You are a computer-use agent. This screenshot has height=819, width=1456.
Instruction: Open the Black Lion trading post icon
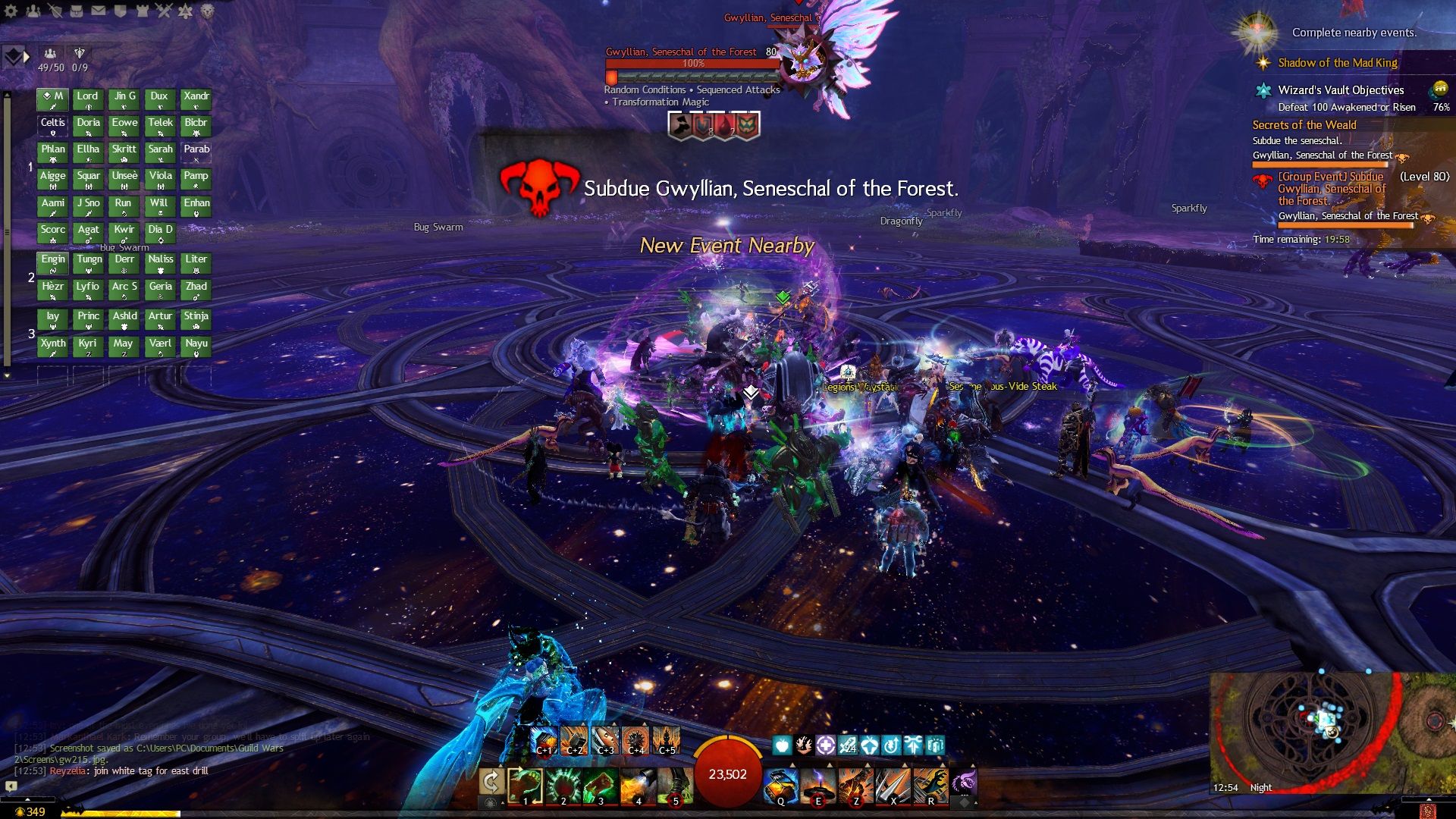(x=207, y=11)
